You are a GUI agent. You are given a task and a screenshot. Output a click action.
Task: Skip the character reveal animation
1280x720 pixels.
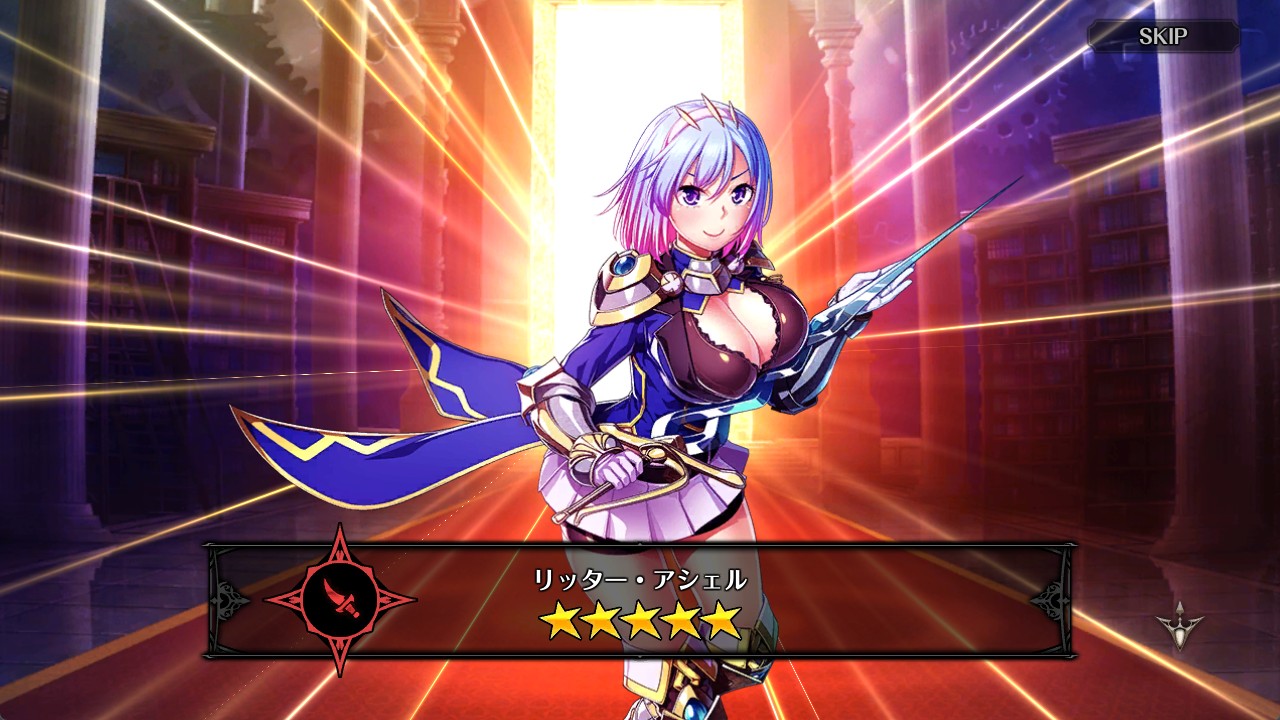(1163, 37)
